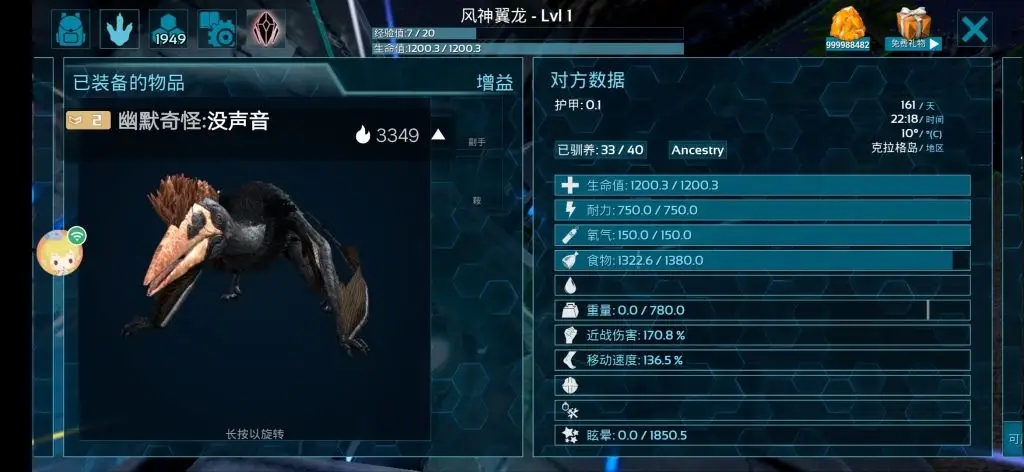
Task: Expand the white triangle arrow beside 3349
Action: [438, 135]
